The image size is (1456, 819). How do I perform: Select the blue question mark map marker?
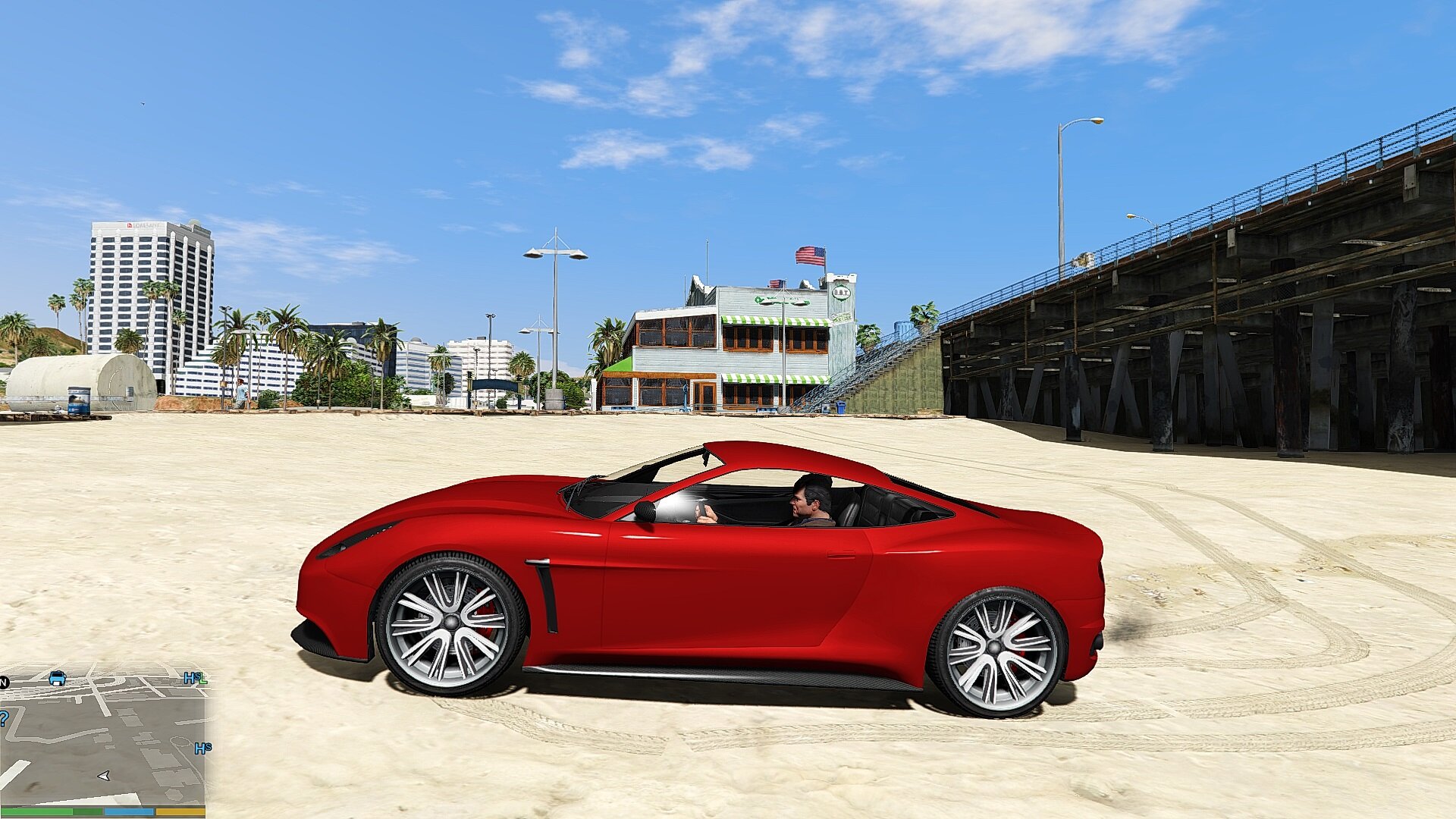click(x=3, y=718)
